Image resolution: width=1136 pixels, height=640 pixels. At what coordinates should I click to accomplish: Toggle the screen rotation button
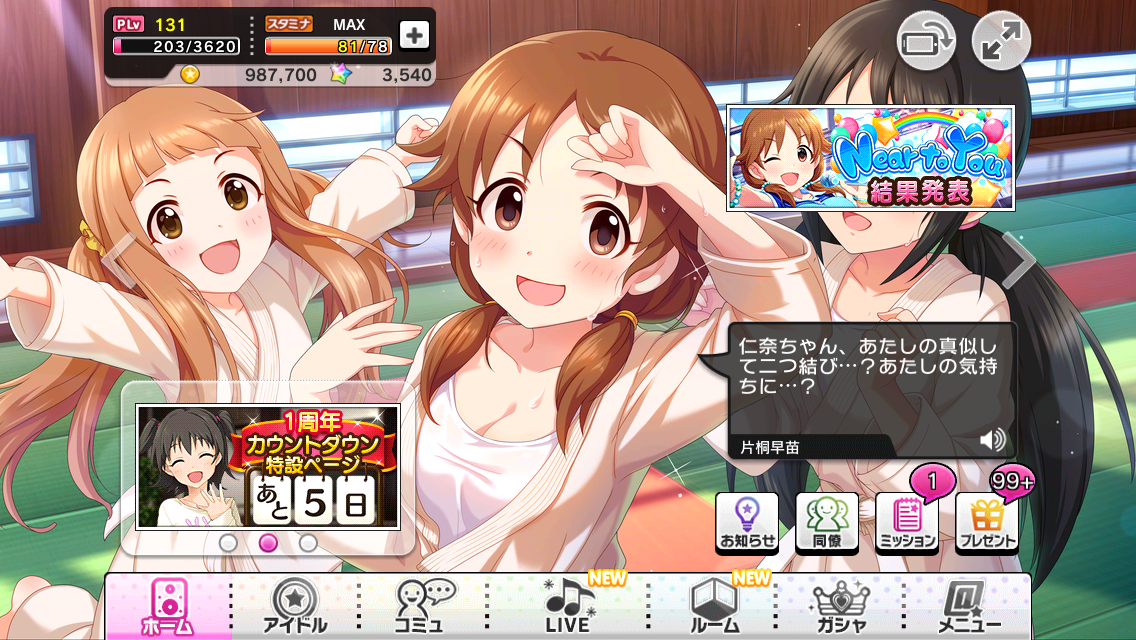pyautogui.click(x=925, y=41)
